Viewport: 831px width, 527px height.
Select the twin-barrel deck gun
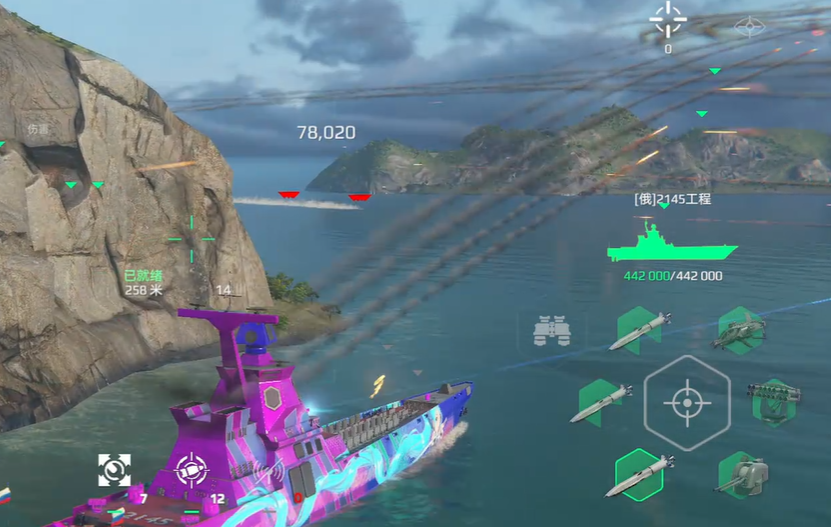(741, 474)
